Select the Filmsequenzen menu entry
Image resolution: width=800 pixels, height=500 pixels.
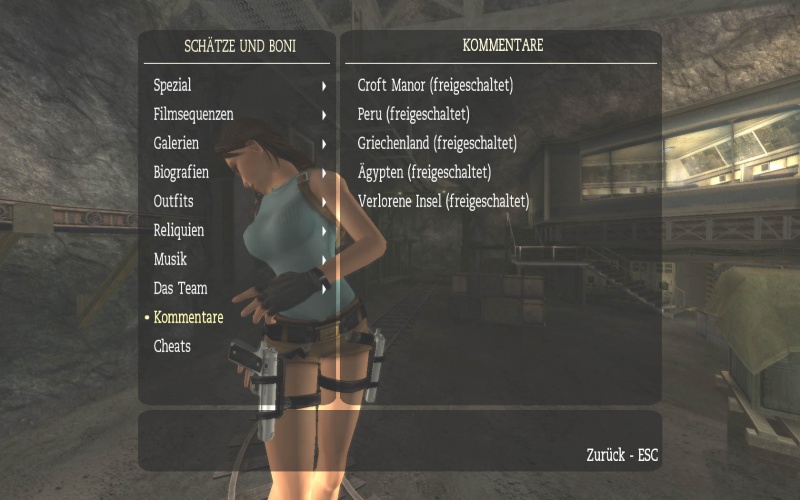click(x=194, y=115)
